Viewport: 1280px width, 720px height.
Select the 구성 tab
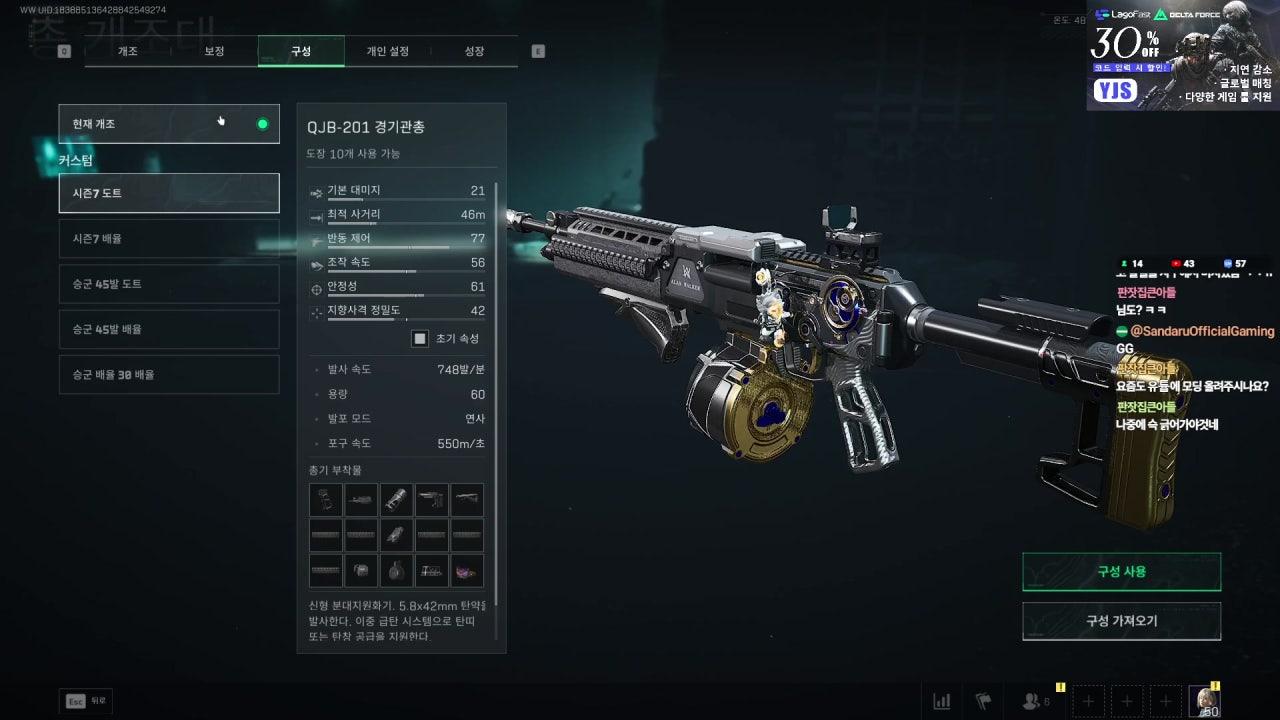click(301, 51)
